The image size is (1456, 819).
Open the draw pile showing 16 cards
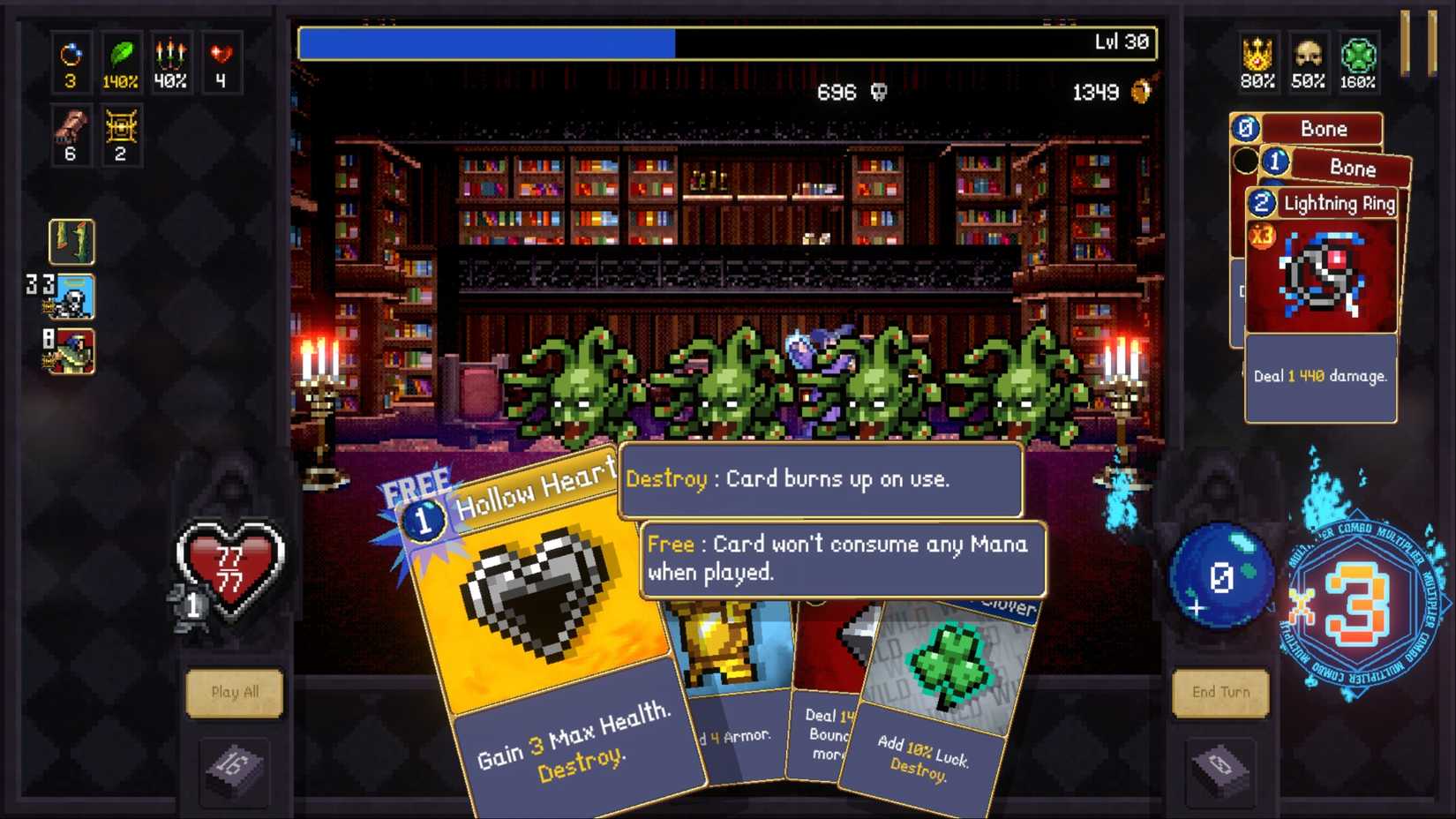235,766
